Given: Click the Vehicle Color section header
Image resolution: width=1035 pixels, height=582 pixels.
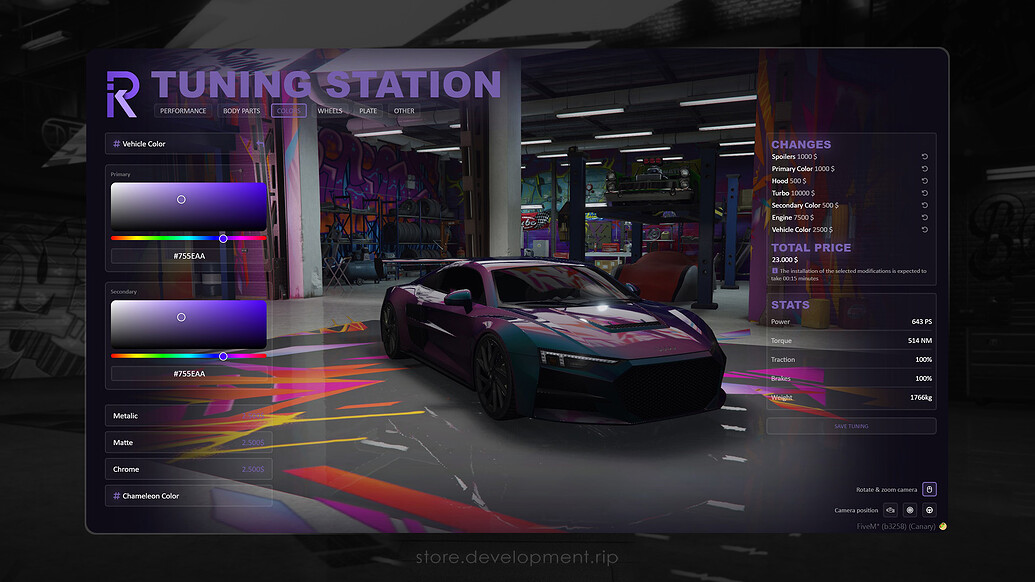Looking at the screenshot, I should pos(189,144).
